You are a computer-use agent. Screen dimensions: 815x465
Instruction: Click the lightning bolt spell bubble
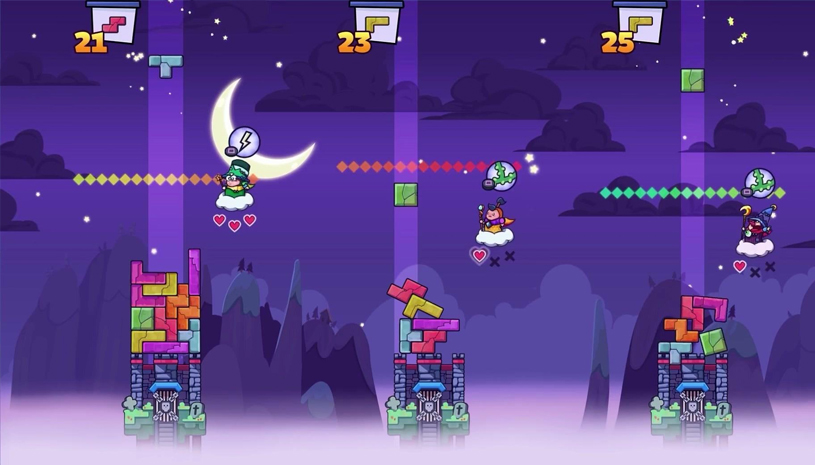243,141
